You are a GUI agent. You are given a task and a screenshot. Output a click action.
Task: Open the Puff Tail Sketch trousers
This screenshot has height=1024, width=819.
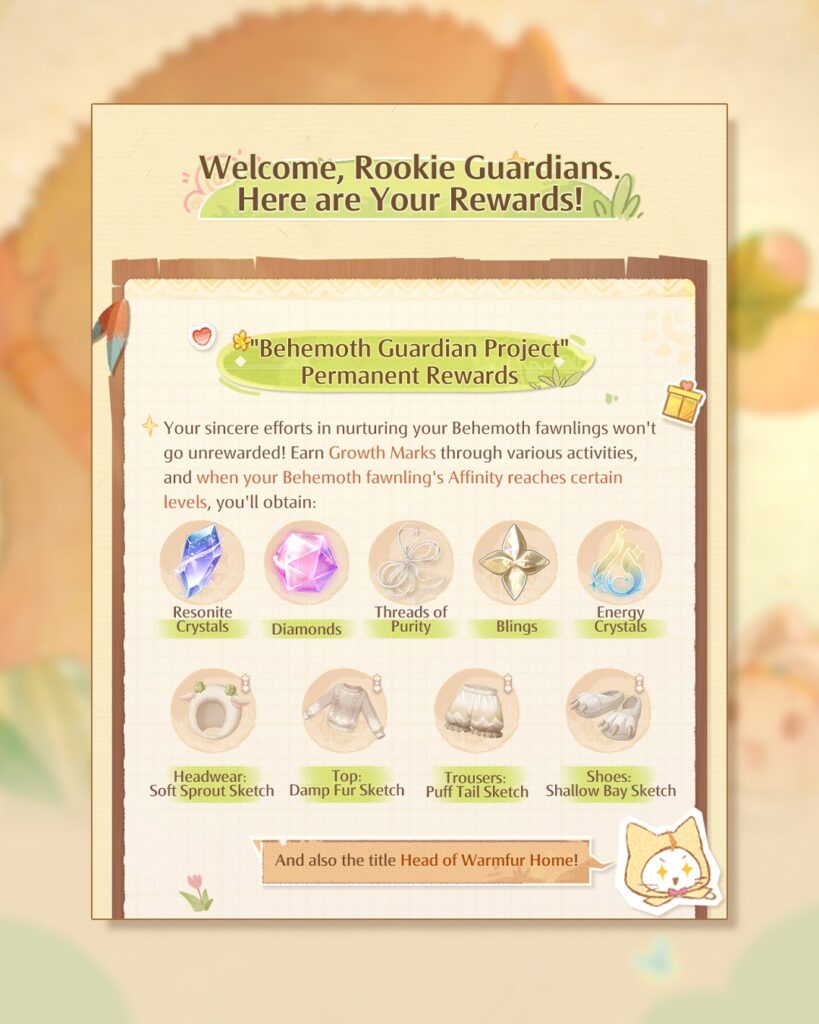click(x=476, y=711)
